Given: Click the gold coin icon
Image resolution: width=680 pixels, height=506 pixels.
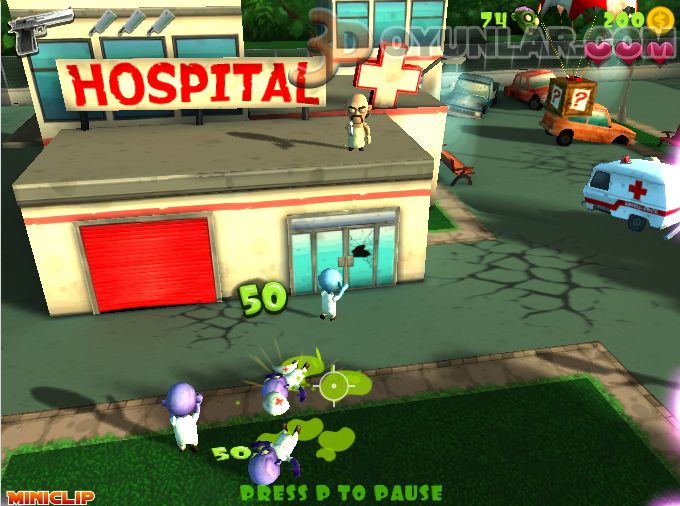Looking at the screenshot, I should [660, 19].
